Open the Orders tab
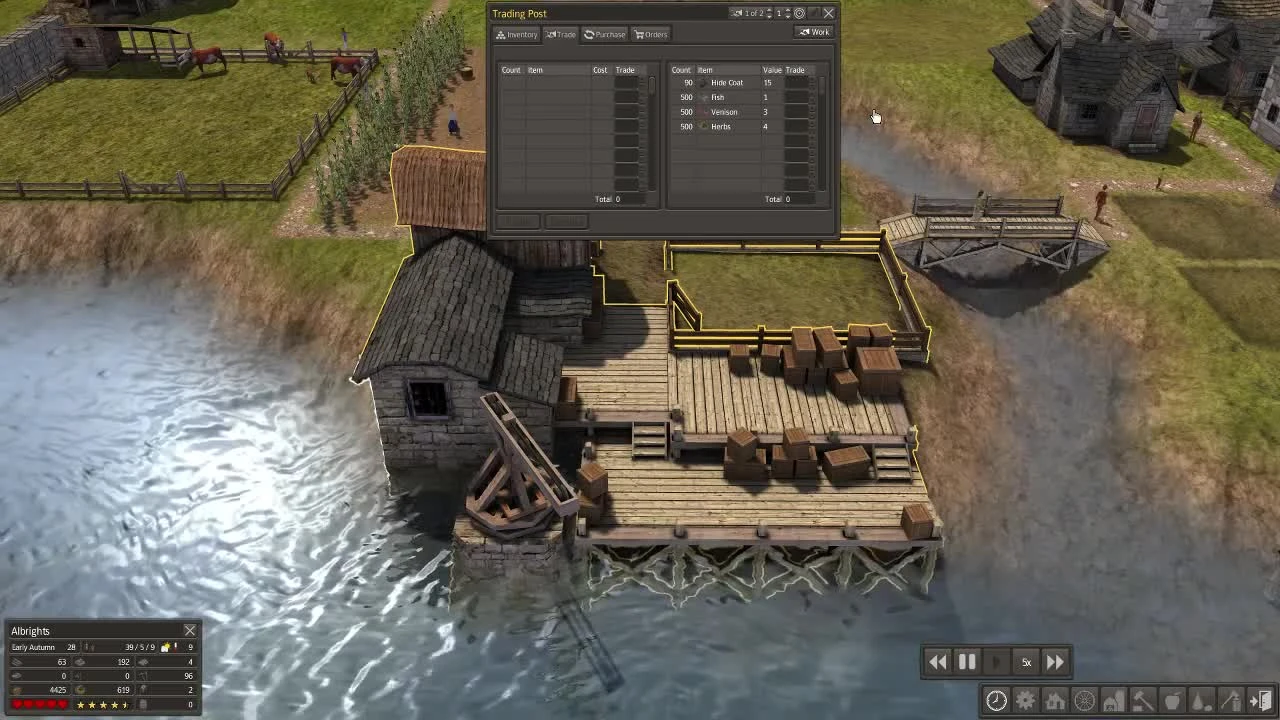Image resolution: width=1280 pixels, height=720 pixels. click(651, 34)
